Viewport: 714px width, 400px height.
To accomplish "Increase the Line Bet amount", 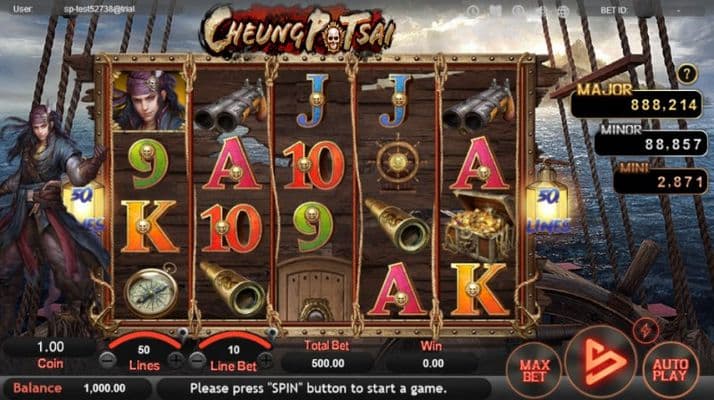I will pos(265,360).
